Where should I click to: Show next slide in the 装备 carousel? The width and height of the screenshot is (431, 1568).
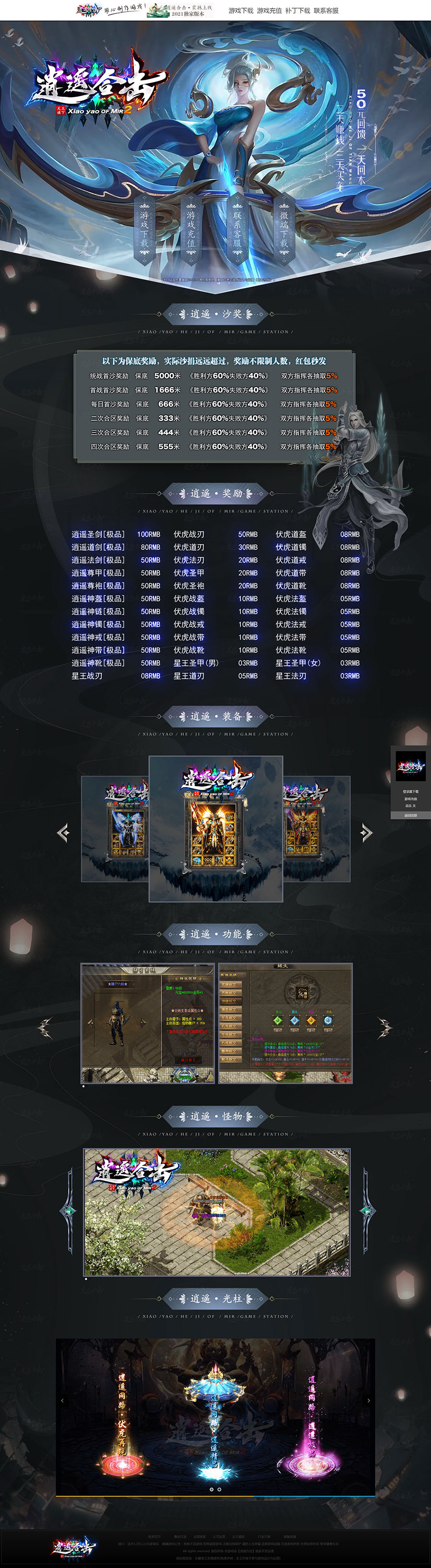pyautogui.click(x=366, y=832)
